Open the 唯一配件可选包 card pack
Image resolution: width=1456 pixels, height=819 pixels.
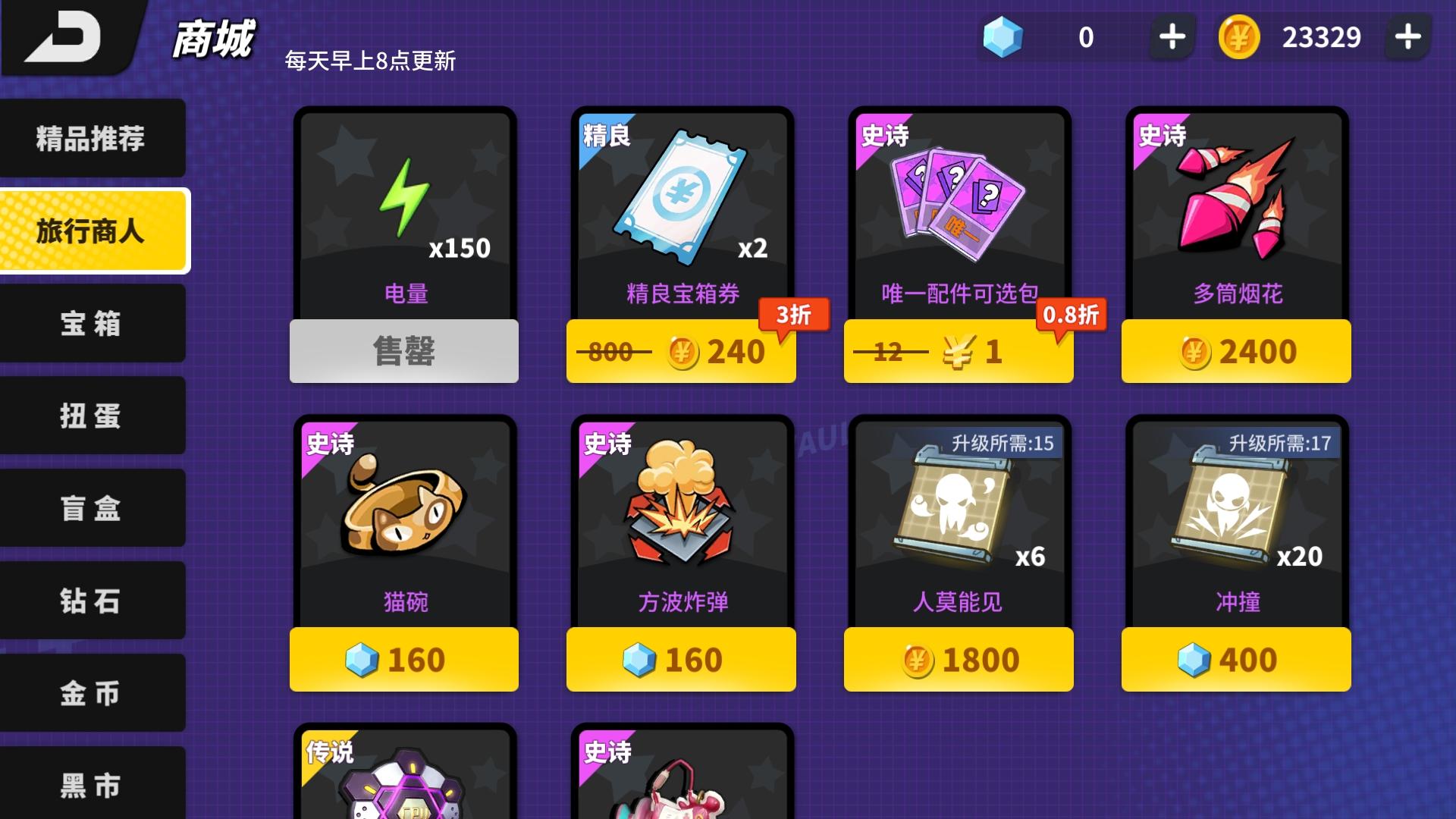coord(957,205)
